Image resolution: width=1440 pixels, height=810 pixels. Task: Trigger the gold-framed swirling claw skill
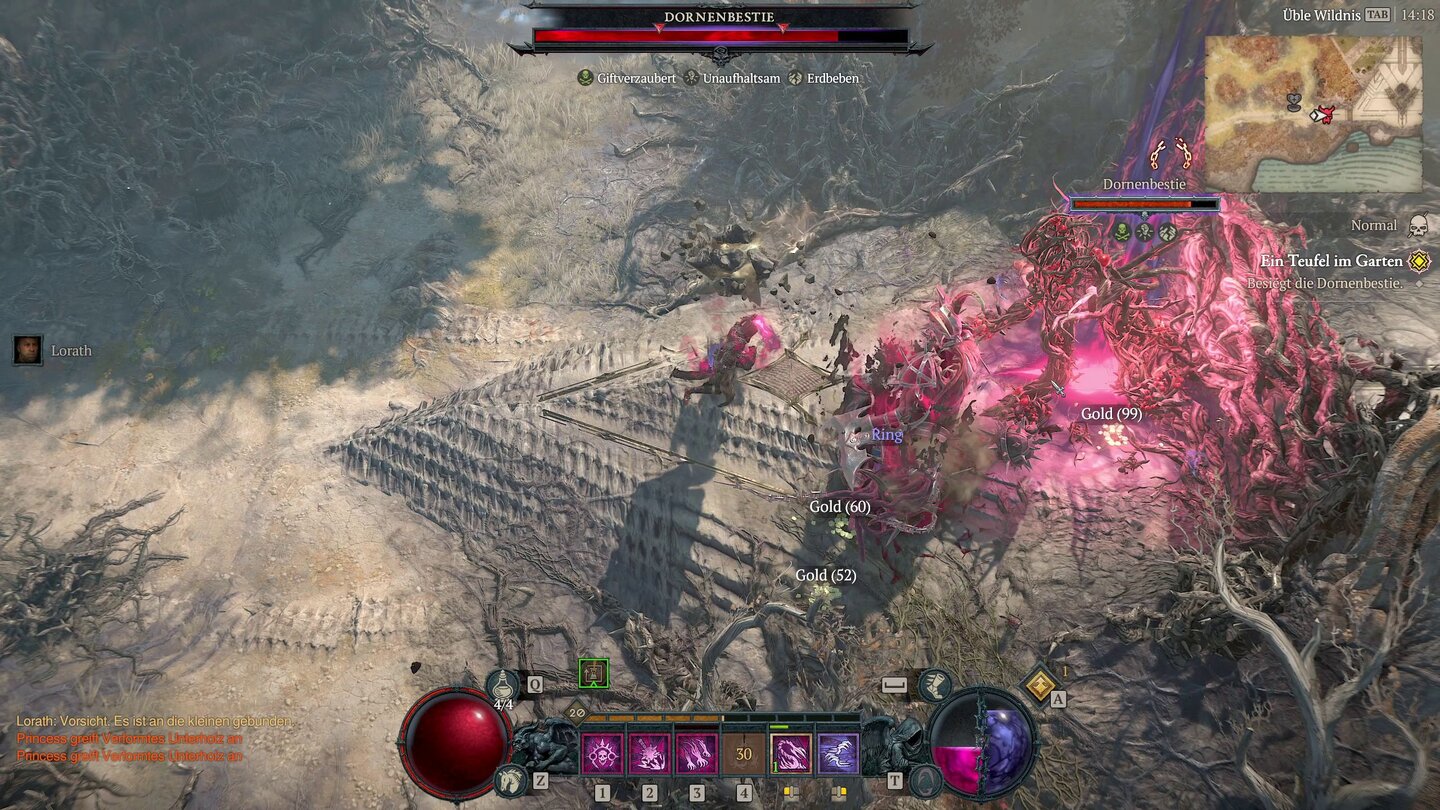tap(791, 755)
